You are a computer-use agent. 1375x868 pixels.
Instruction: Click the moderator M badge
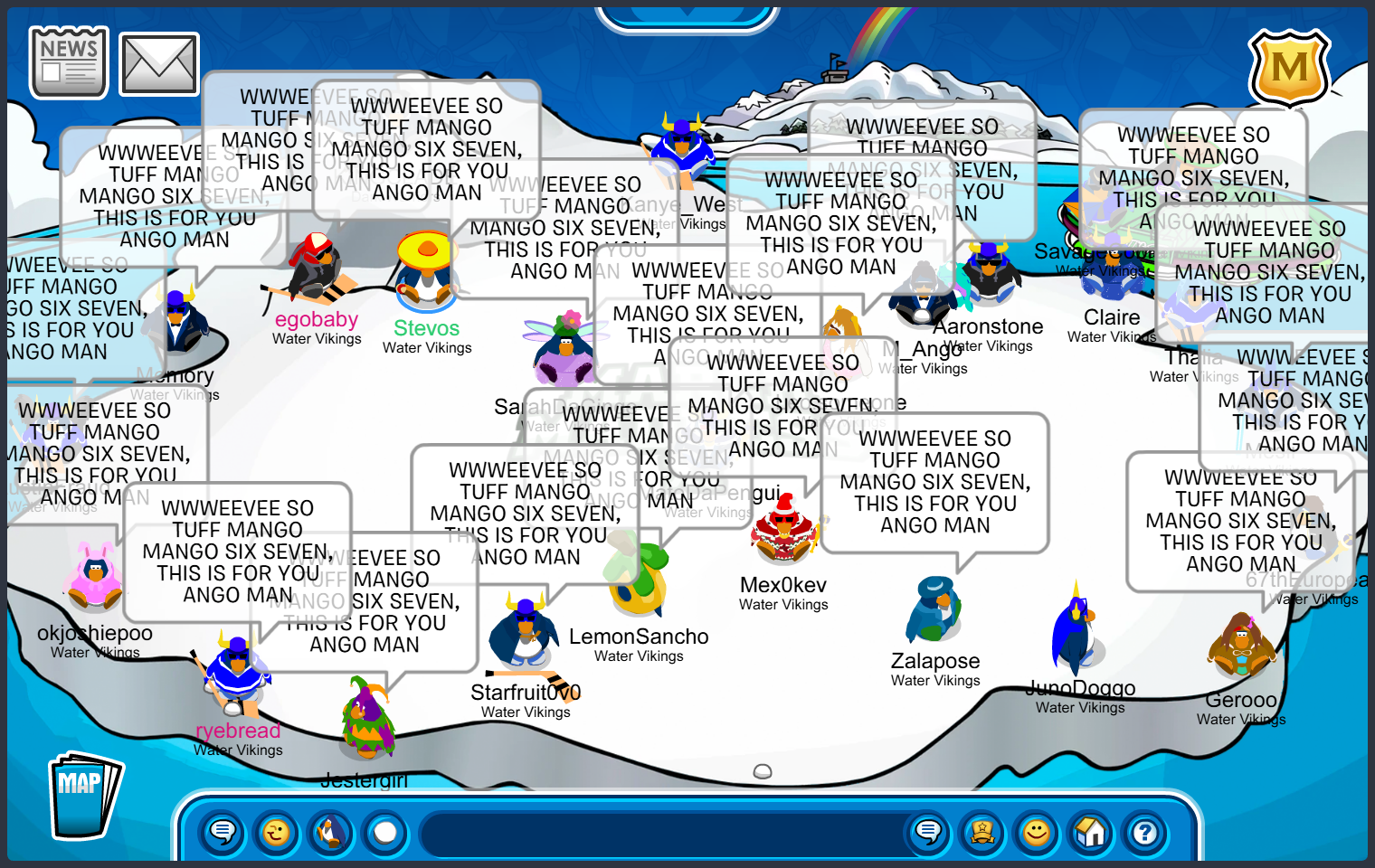pyautogui.click(x=1289, y=69)
